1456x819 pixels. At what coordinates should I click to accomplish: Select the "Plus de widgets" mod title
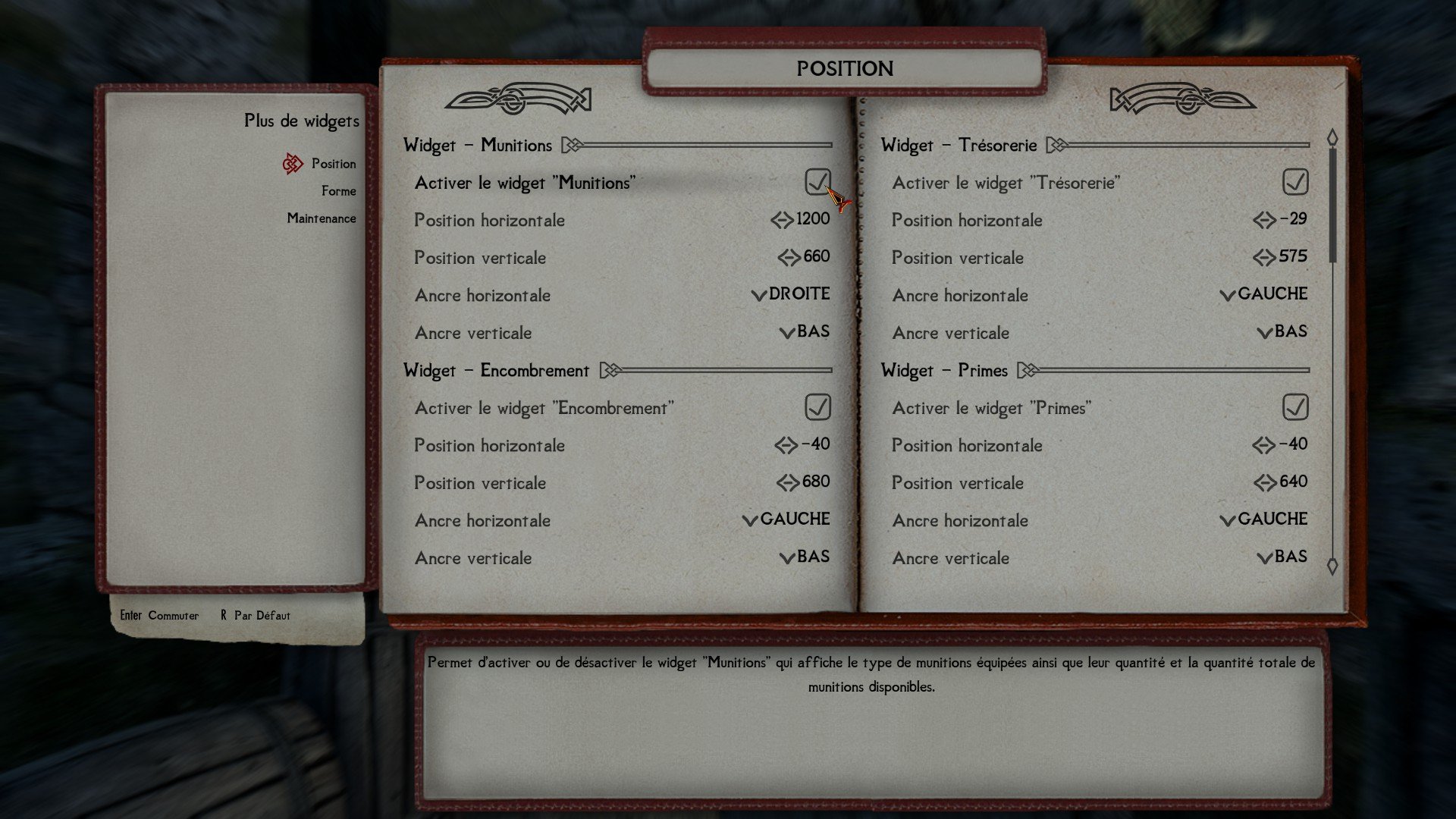click(x=301, y=121)
